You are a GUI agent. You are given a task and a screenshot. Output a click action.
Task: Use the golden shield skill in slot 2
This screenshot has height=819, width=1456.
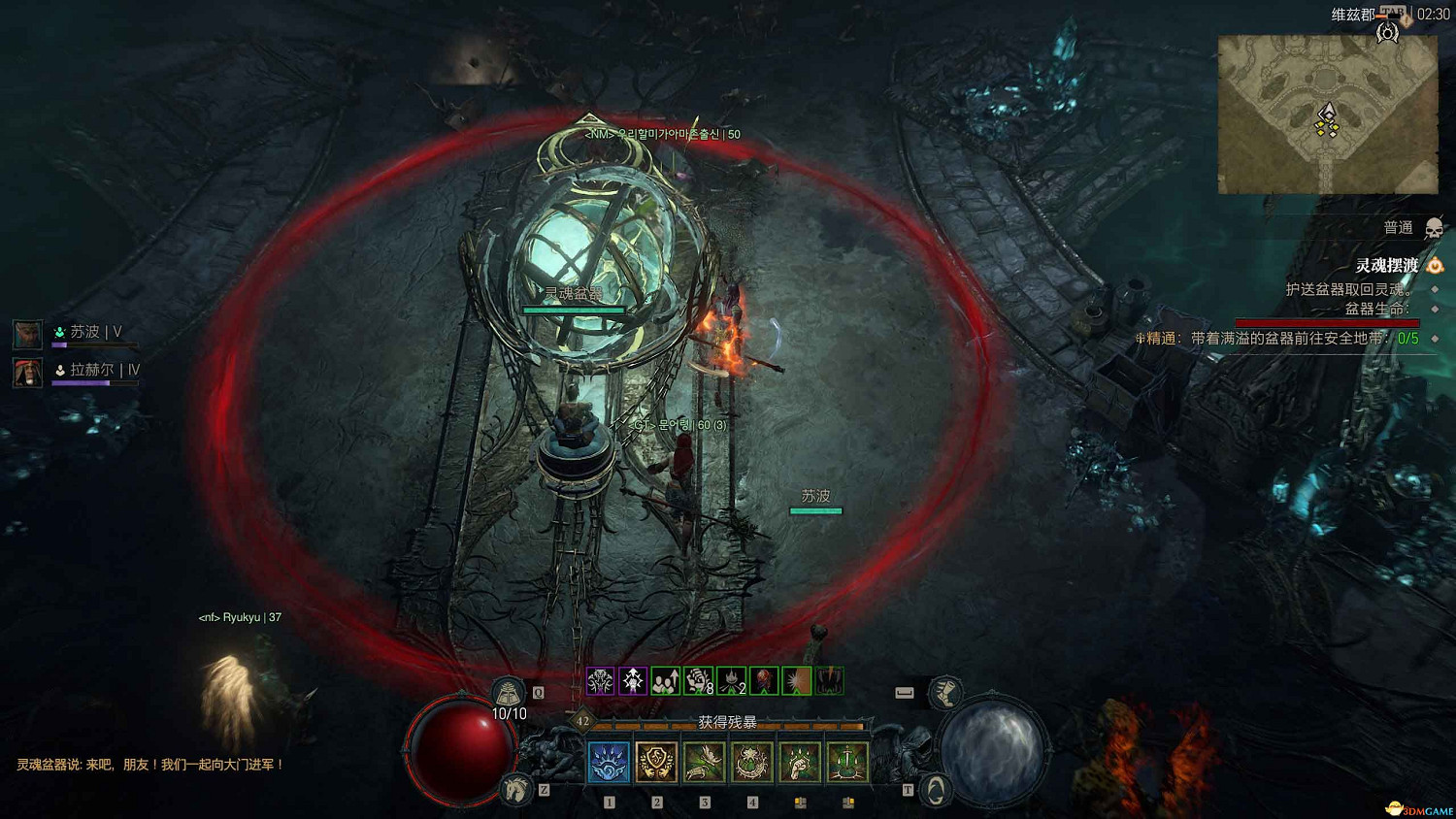[656, 762]
